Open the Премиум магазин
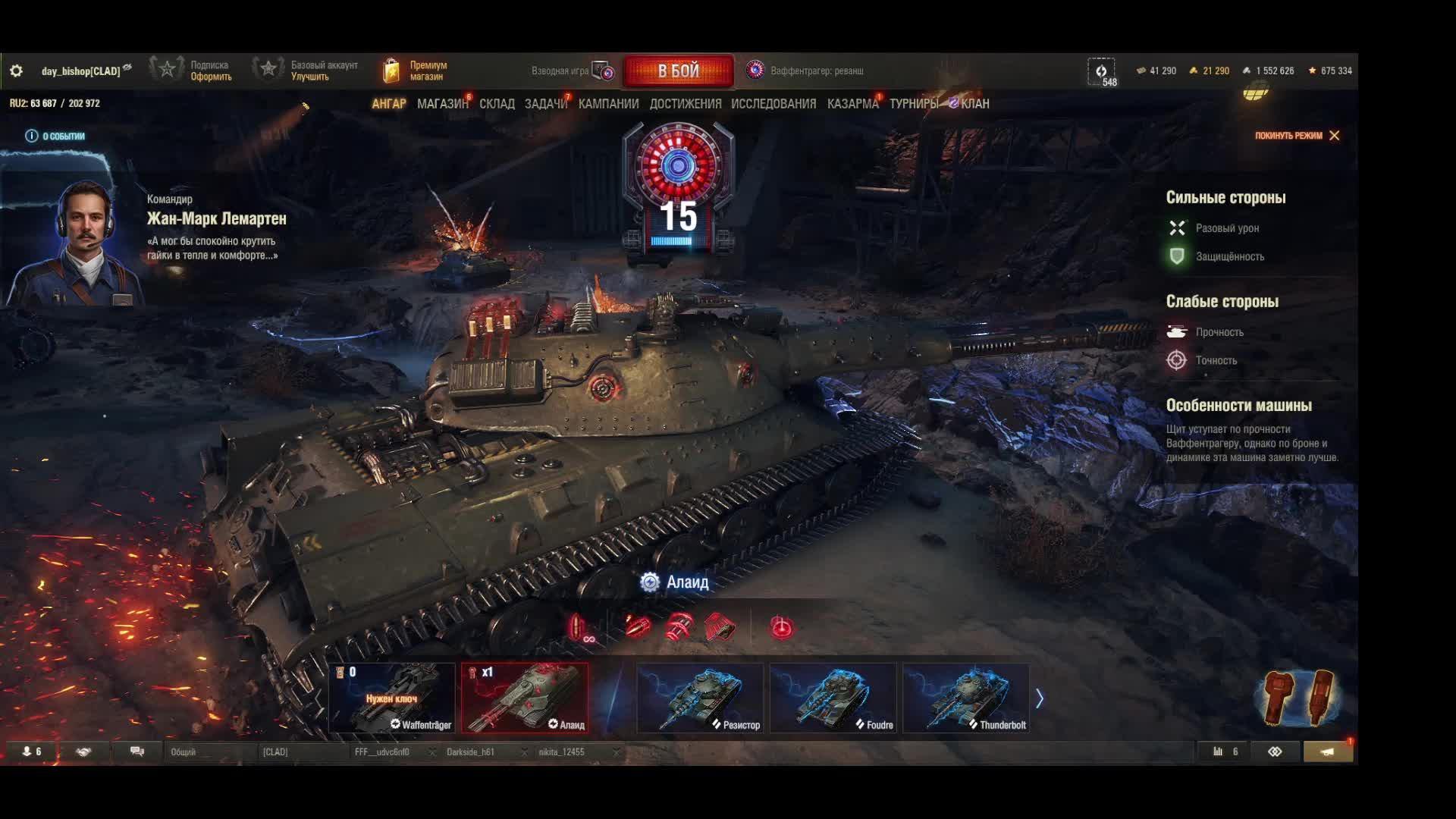Viewport: 1456px width, 819px height. 416,71
